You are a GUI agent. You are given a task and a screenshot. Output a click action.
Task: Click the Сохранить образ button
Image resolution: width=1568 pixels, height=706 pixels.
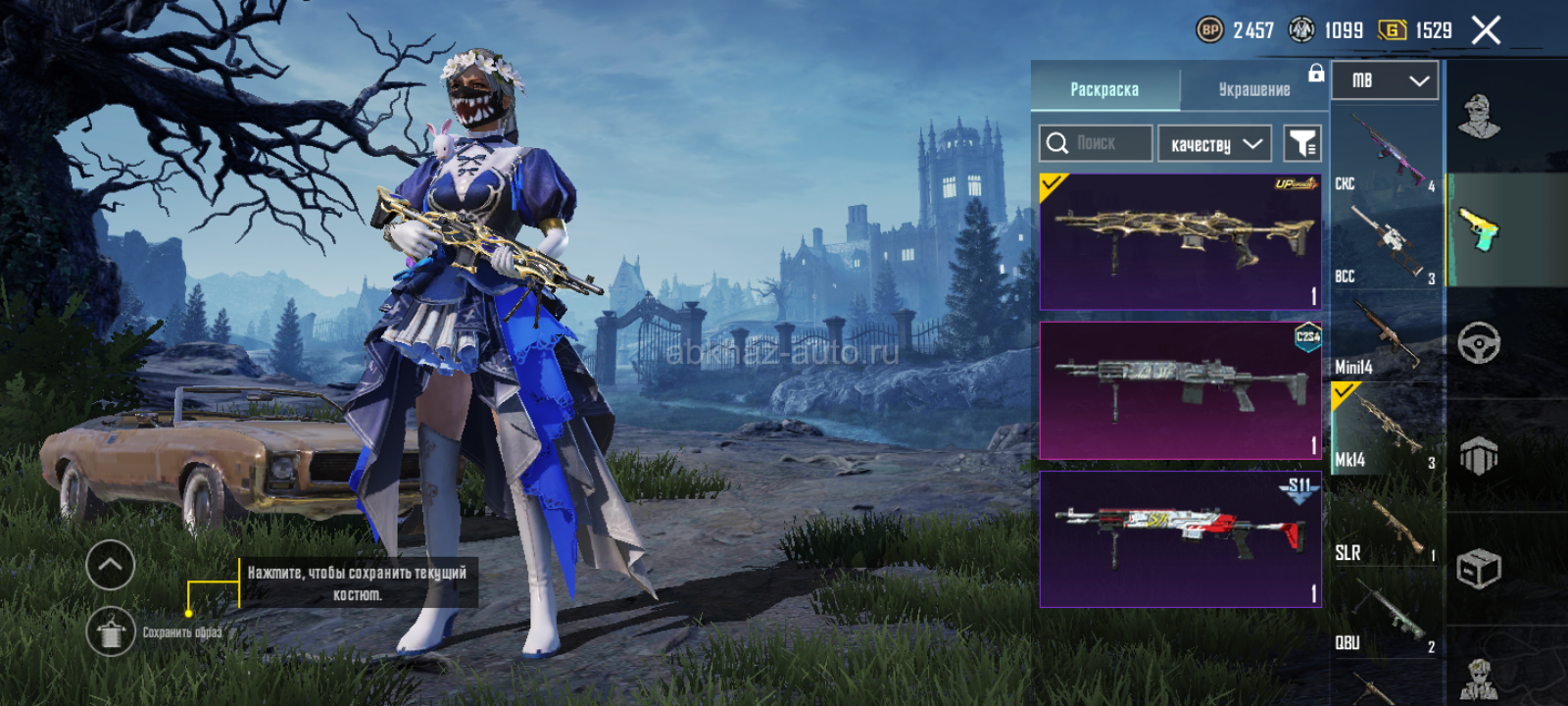111,631
